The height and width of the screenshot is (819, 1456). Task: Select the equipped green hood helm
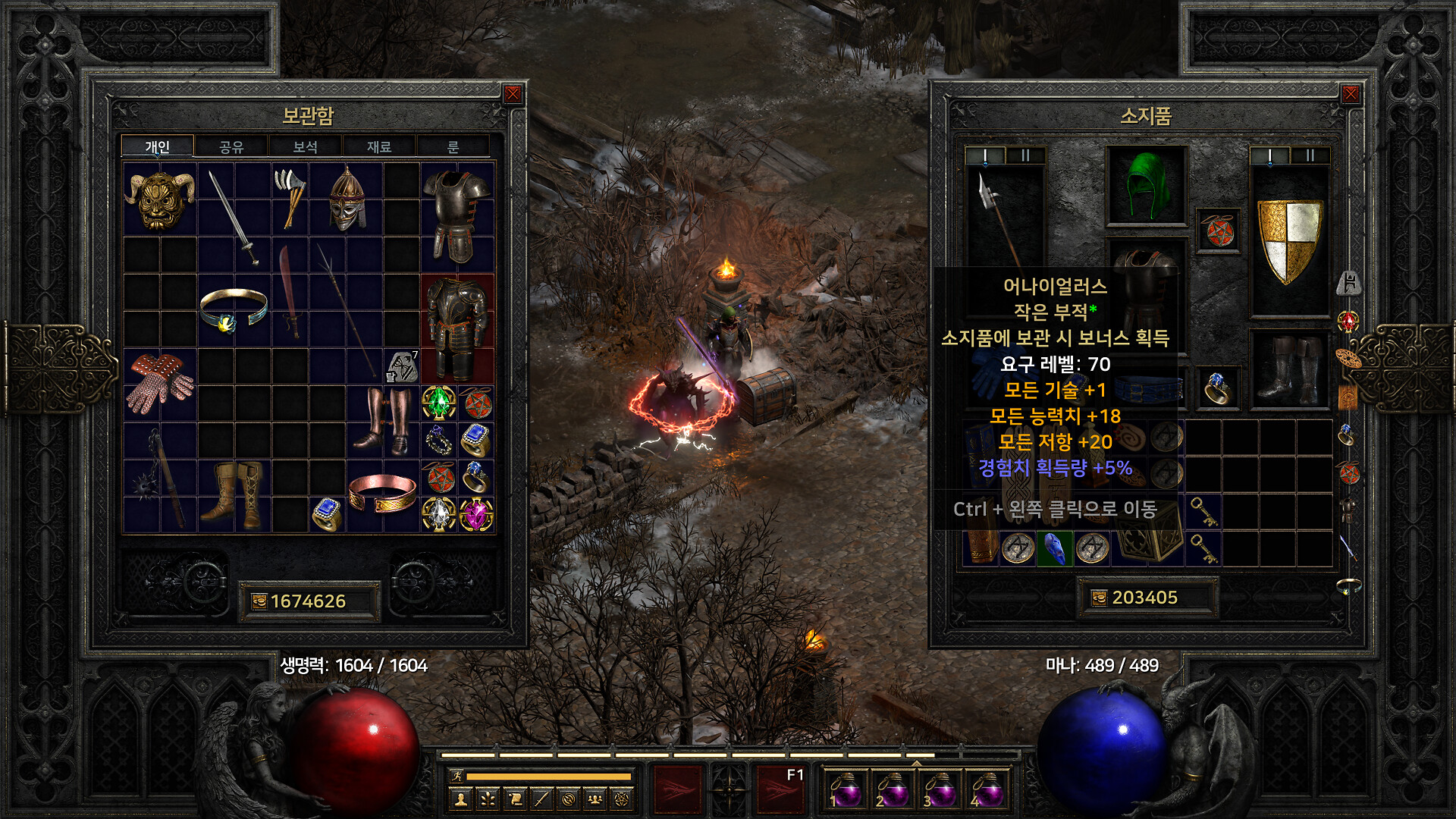(1146, 186)
